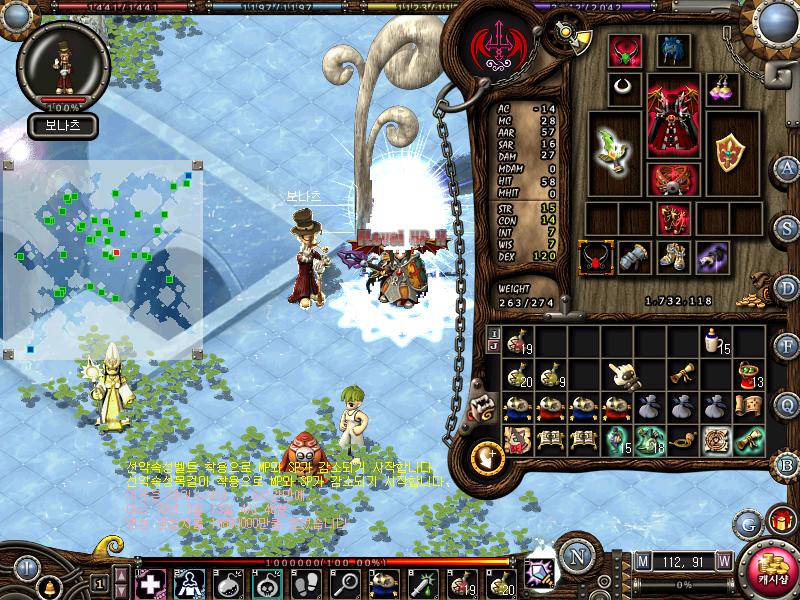Open the red gift box button
This screenshot has width=800, height=600.
(780, 520)
